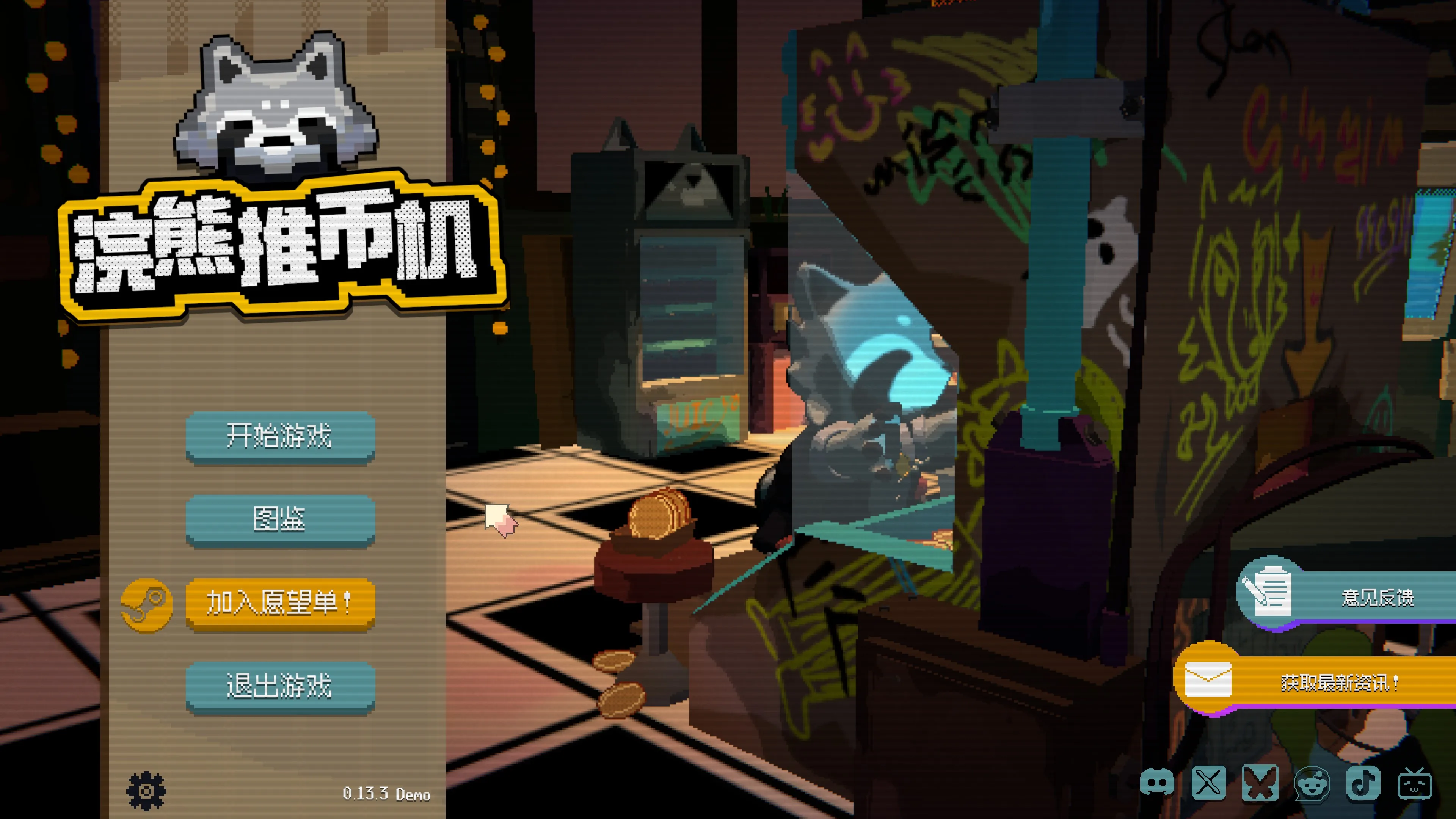The image size is (1456, 819).
Task: Click the round Steam logo icon
Action: [x=147, y=604]
